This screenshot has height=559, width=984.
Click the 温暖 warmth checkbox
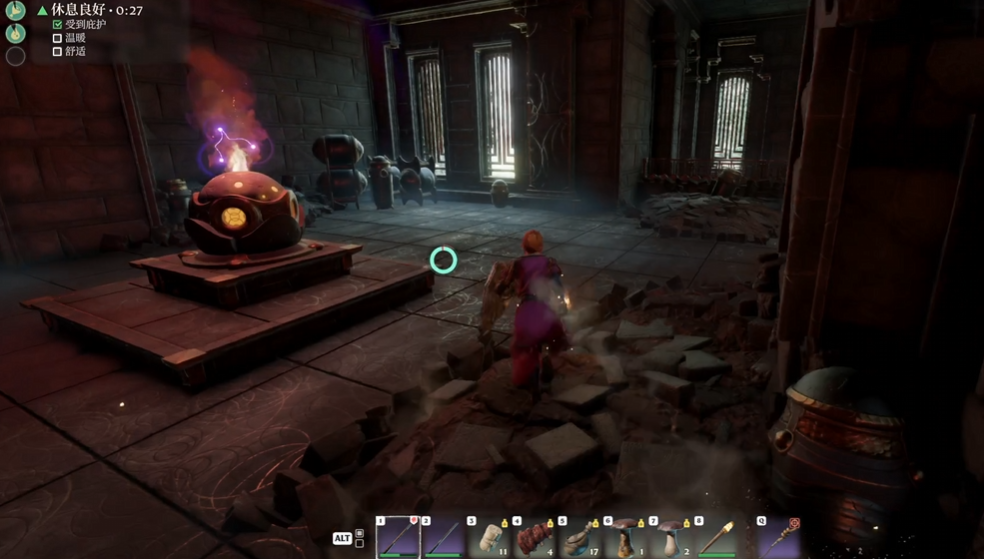click(x=57, y=38)
